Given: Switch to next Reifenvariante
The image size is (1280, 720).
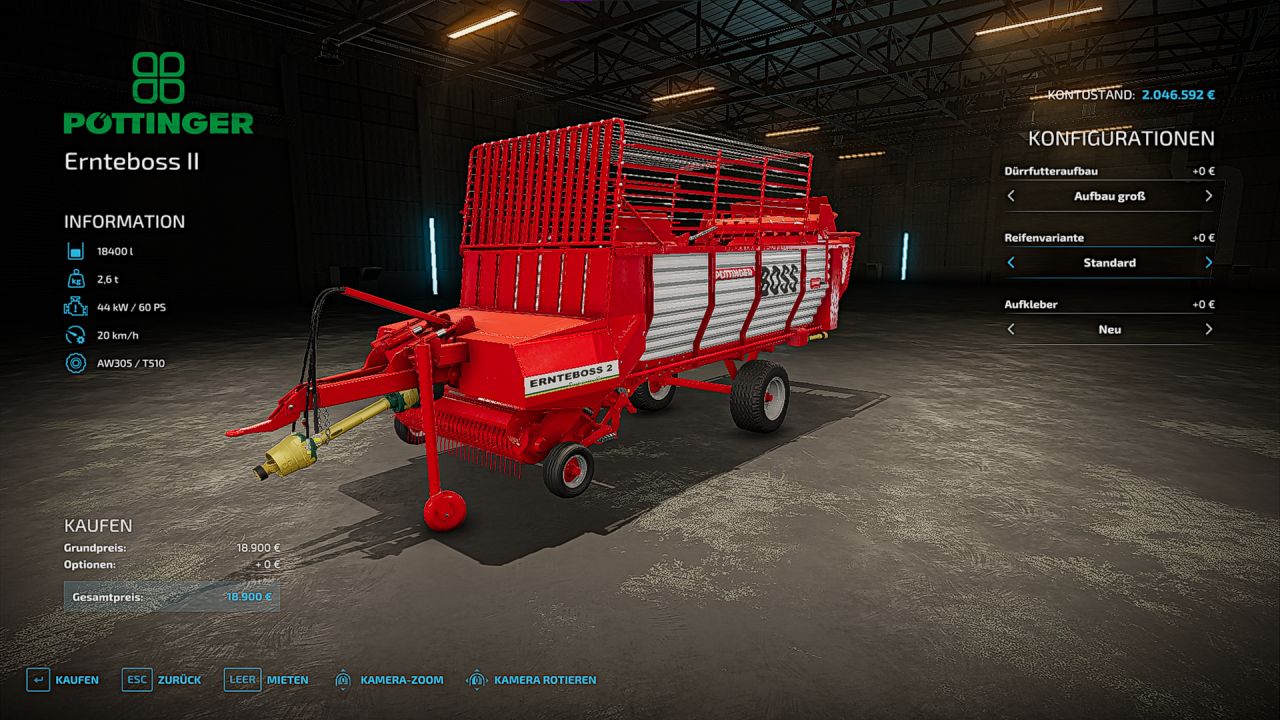Looking at the screenshot, I should tap(1208, 263).
